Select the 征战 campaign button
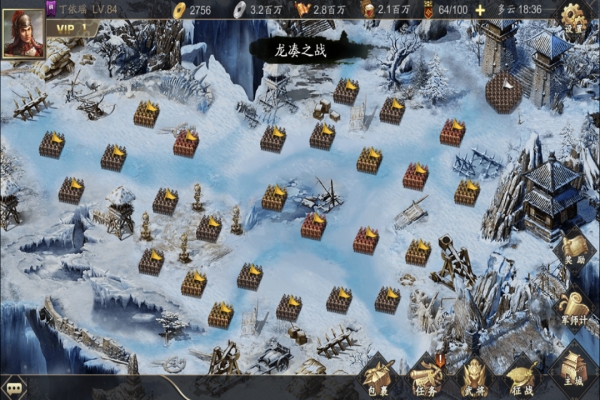600x400 pixels. click(x=523, y=377)
